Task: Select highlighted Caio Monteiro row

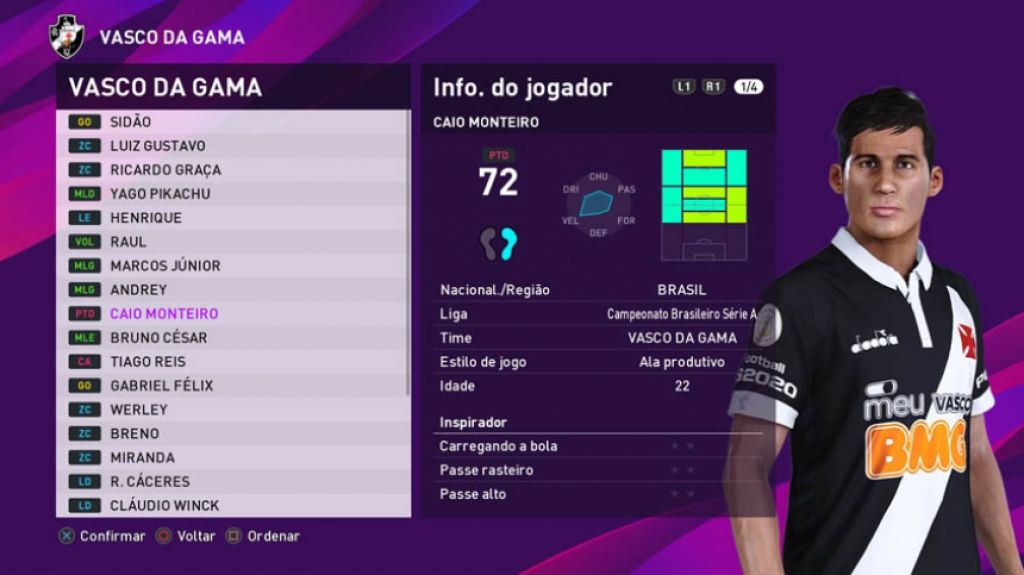Action: coord(232,314)
